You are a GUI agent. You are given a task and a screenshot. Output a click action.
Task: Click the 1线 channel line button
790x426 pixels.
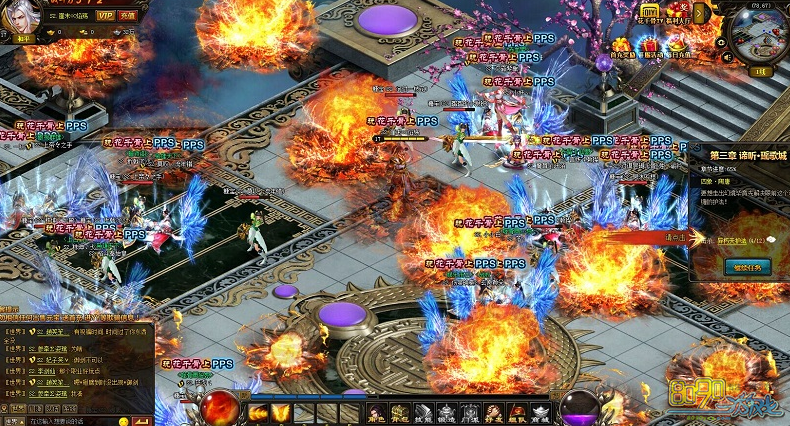(x=759, y=72)
